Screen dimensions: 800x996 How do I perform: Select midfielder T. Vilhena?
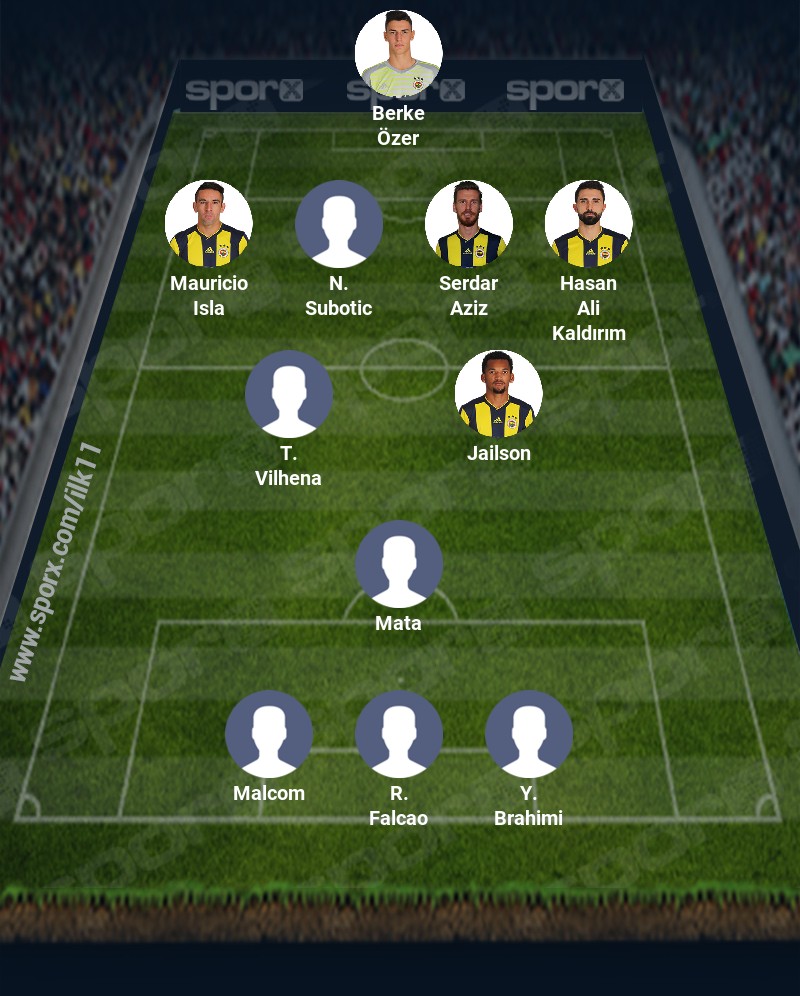[288, 394]
